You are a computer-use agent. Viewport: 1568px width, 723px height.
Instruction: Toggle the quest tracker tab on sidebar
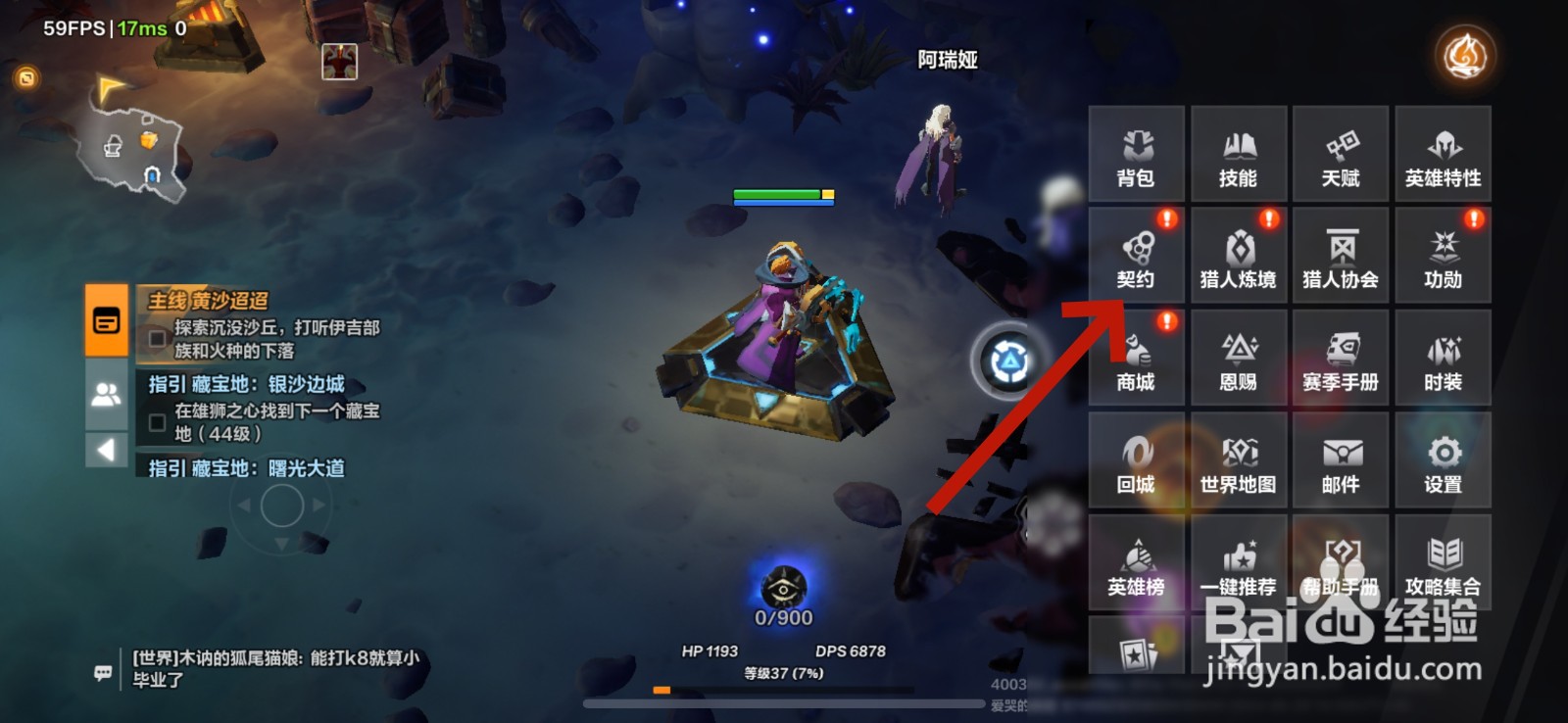coord(106,320)
